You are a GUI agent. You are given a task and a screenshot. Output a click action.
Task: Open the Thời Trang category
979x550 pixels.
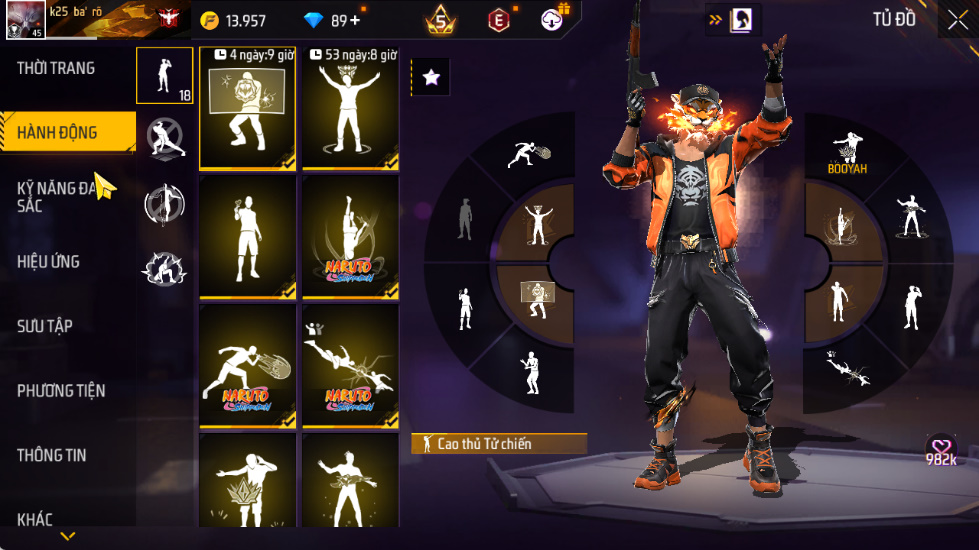tap(57, 68)
